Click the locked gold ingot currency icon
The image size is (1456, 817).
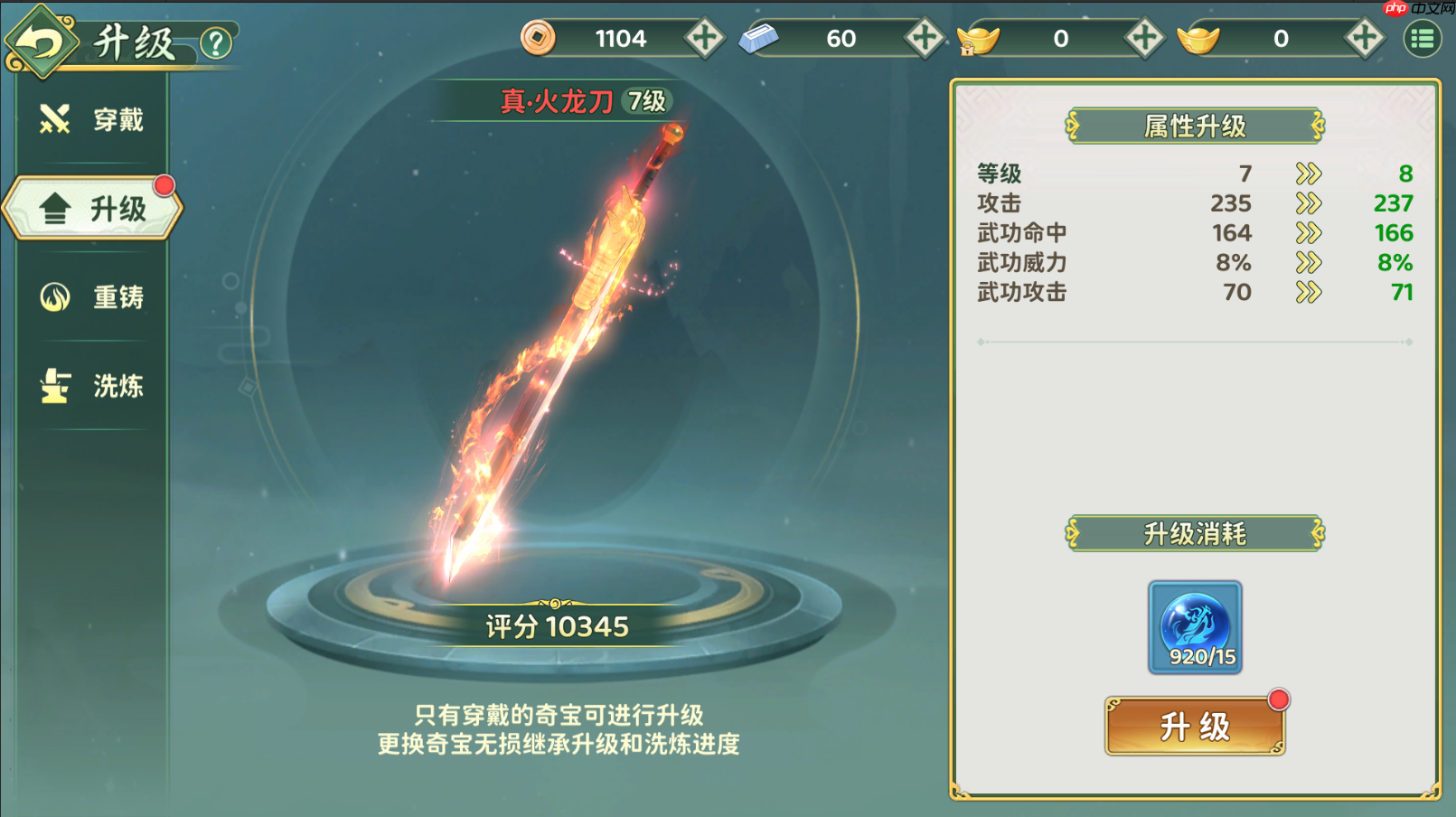(x=979, y=39)
